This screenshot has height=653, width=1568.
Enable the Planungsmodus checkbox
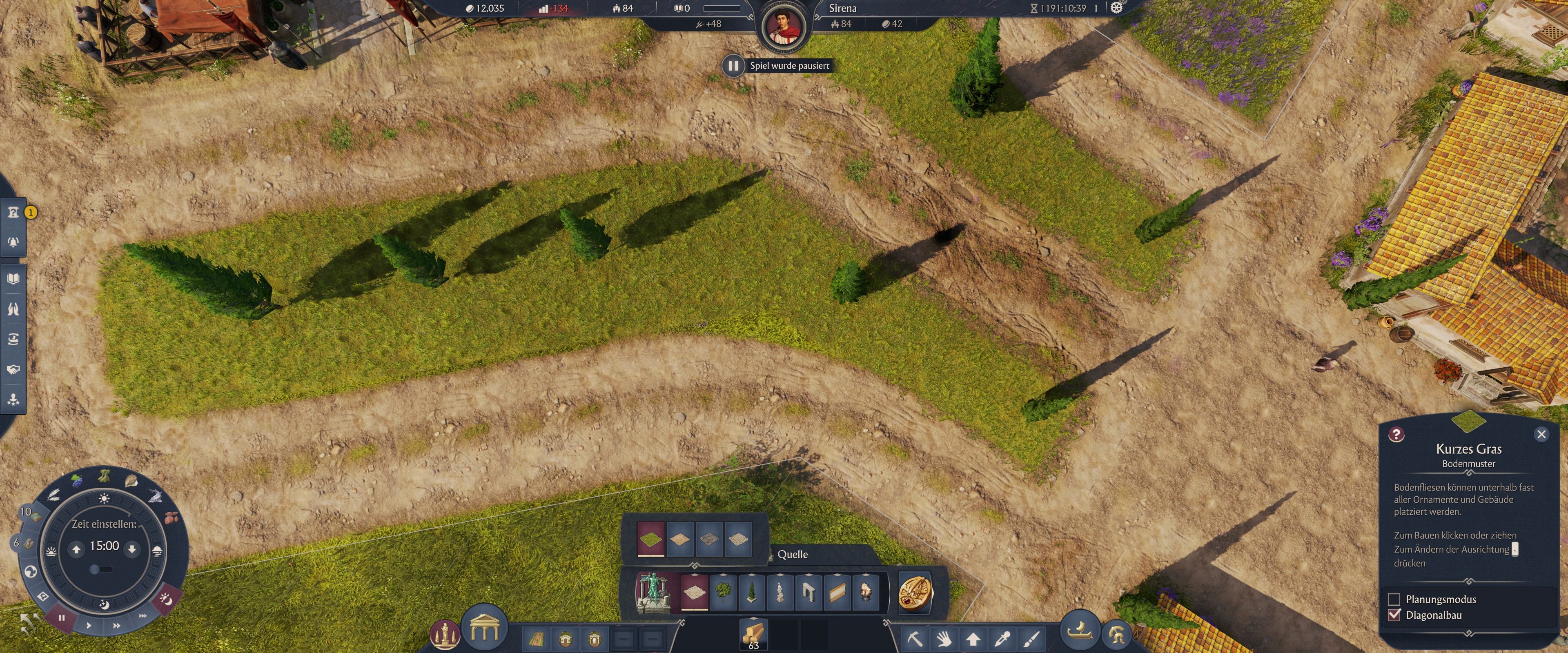pyautogui.click(x=1394, y=600)
